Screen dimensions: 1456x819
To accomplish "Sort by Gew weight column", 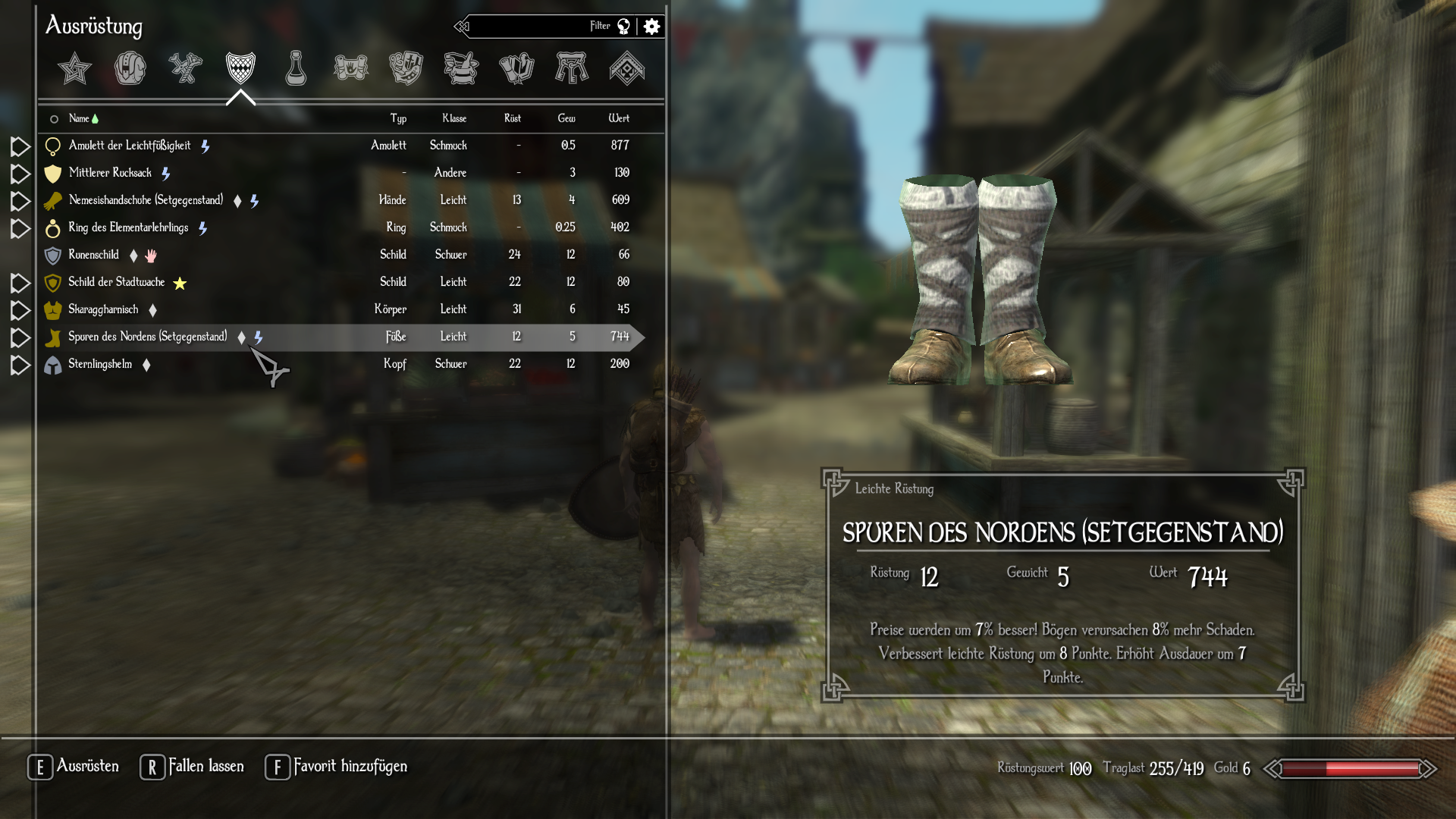I will point(566,118).
